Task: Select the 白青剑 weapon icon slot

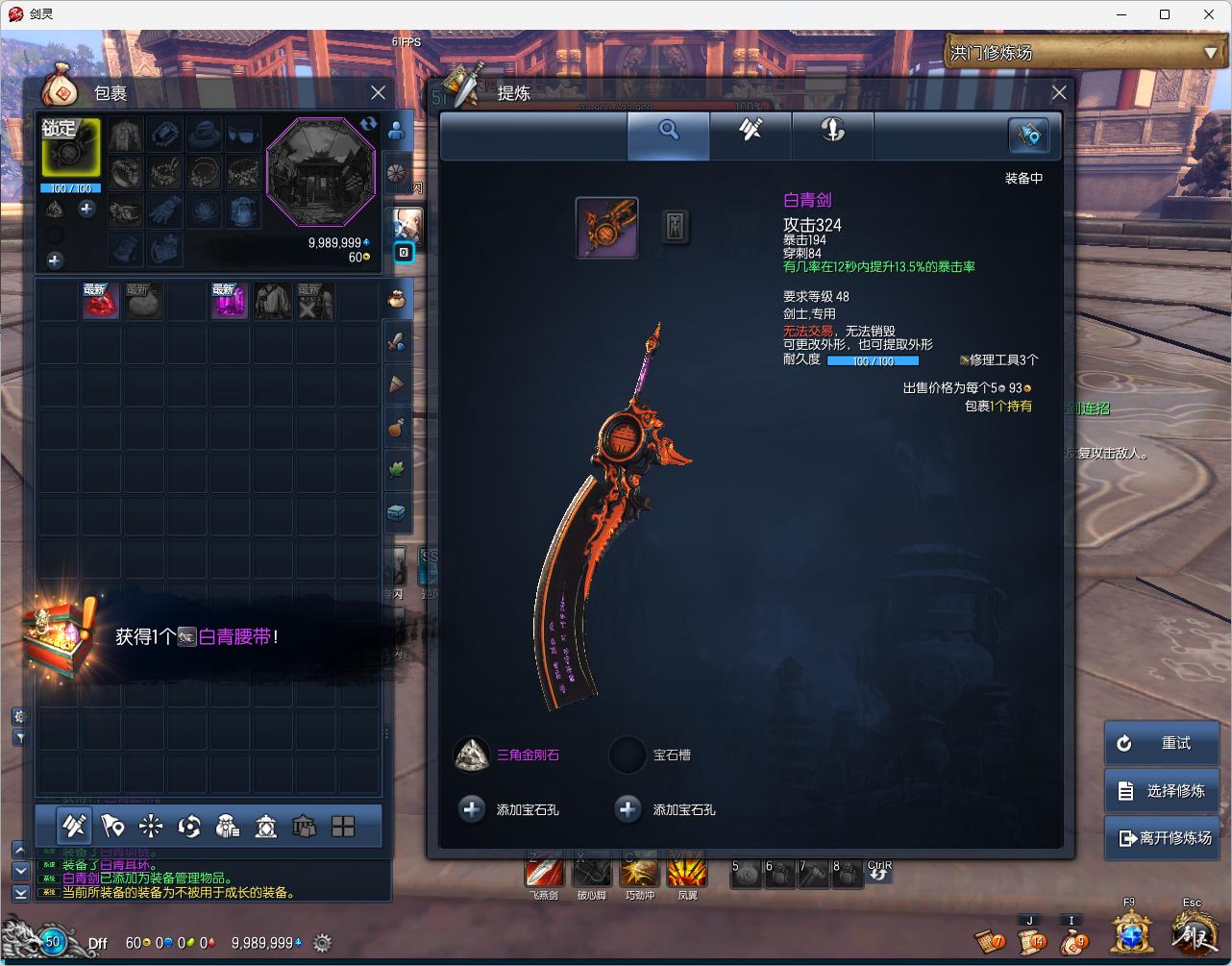Action: 606,228
